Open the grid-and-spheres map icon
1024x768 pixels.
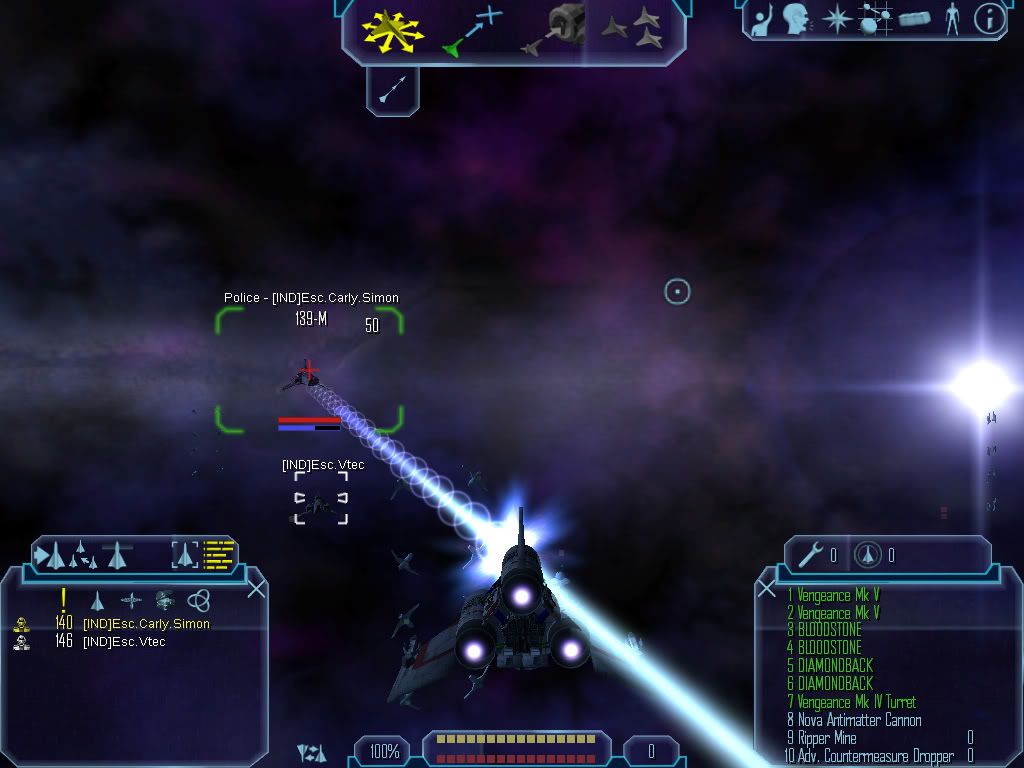point(876,18)
